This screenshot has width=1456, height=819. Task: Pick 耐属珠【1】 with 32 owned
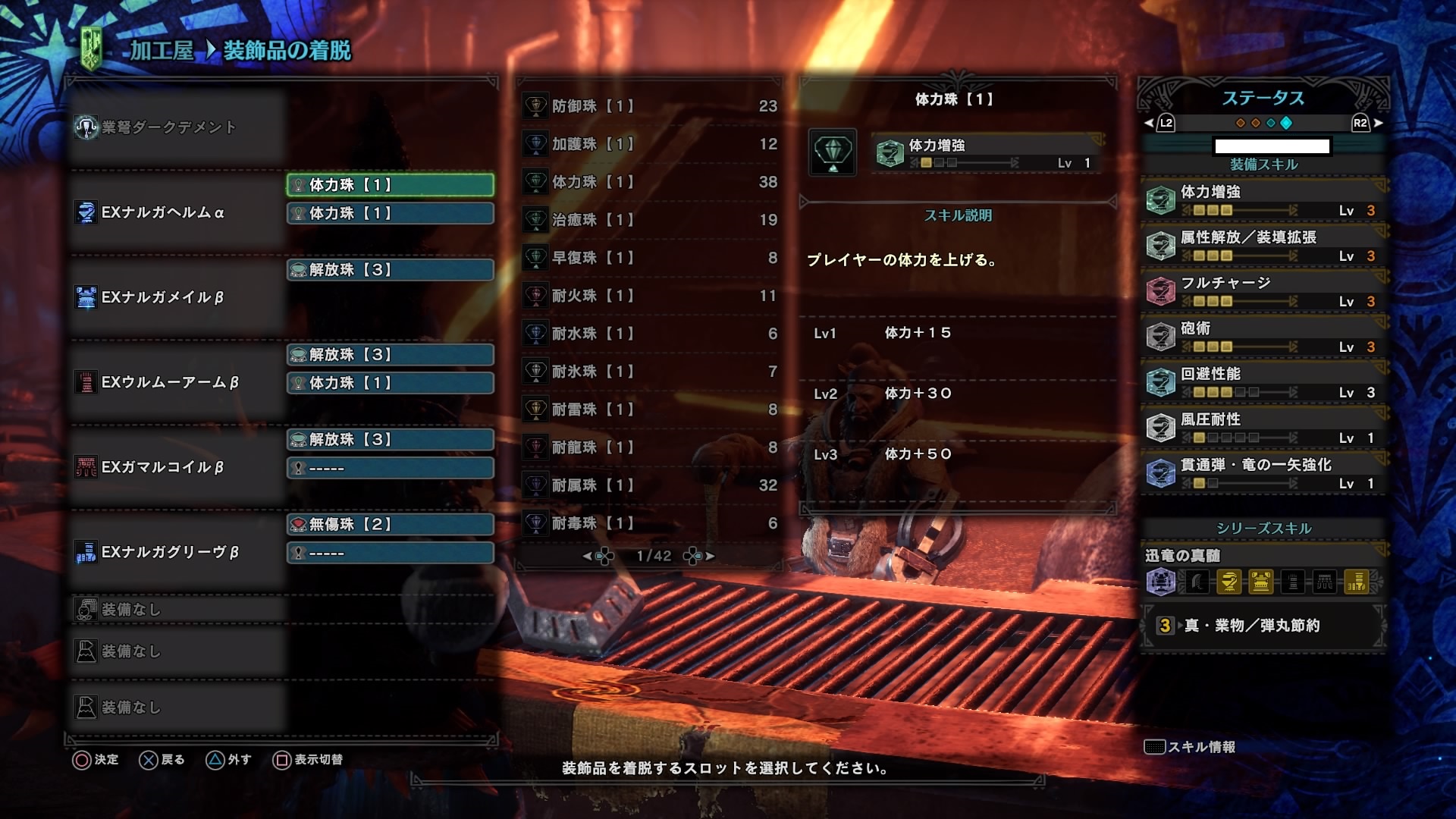click(x=649, y=485)
